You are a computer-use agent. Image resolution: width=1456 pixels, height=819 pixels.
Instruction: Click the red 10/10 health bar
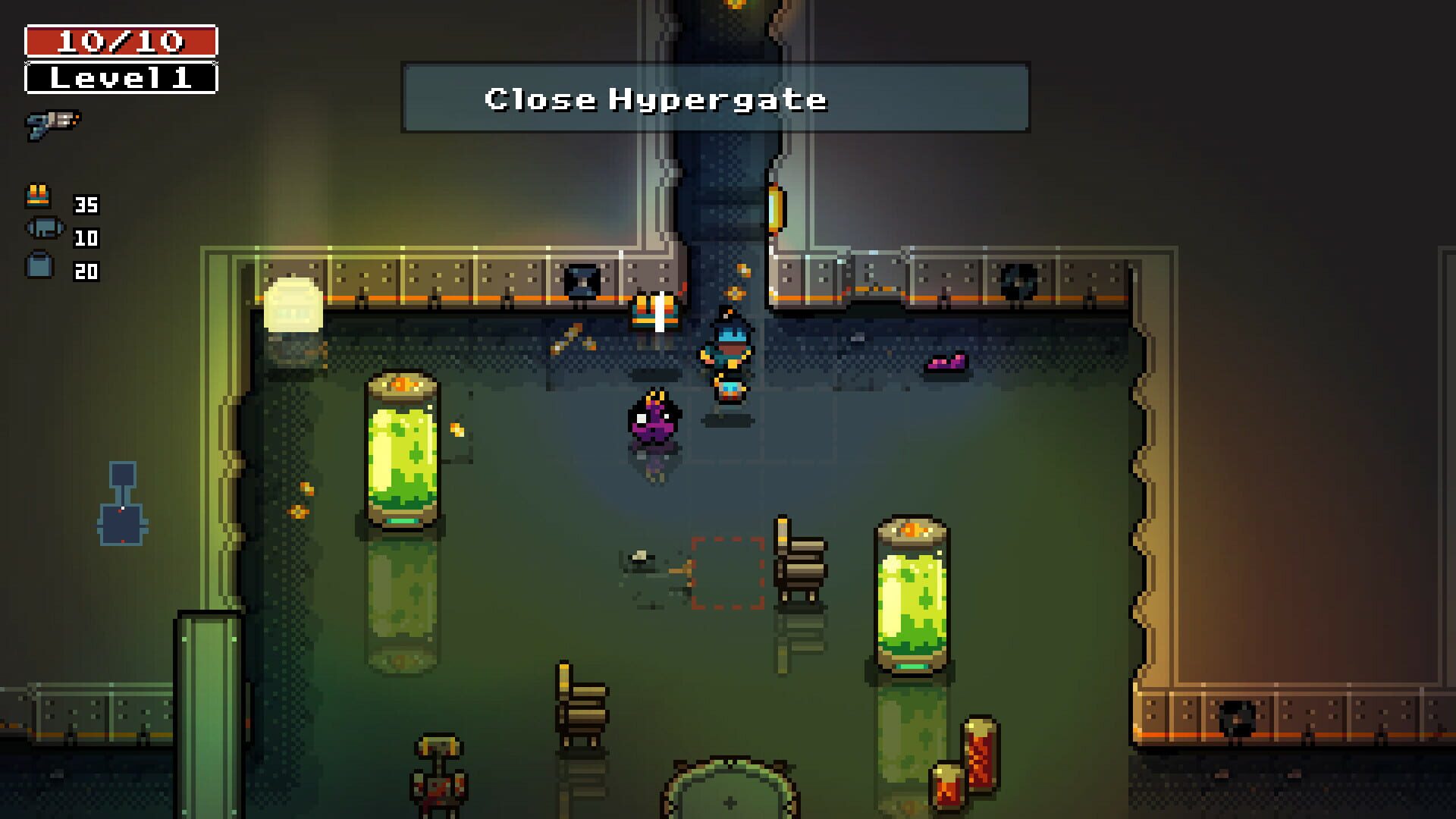[x=121, y=39]
